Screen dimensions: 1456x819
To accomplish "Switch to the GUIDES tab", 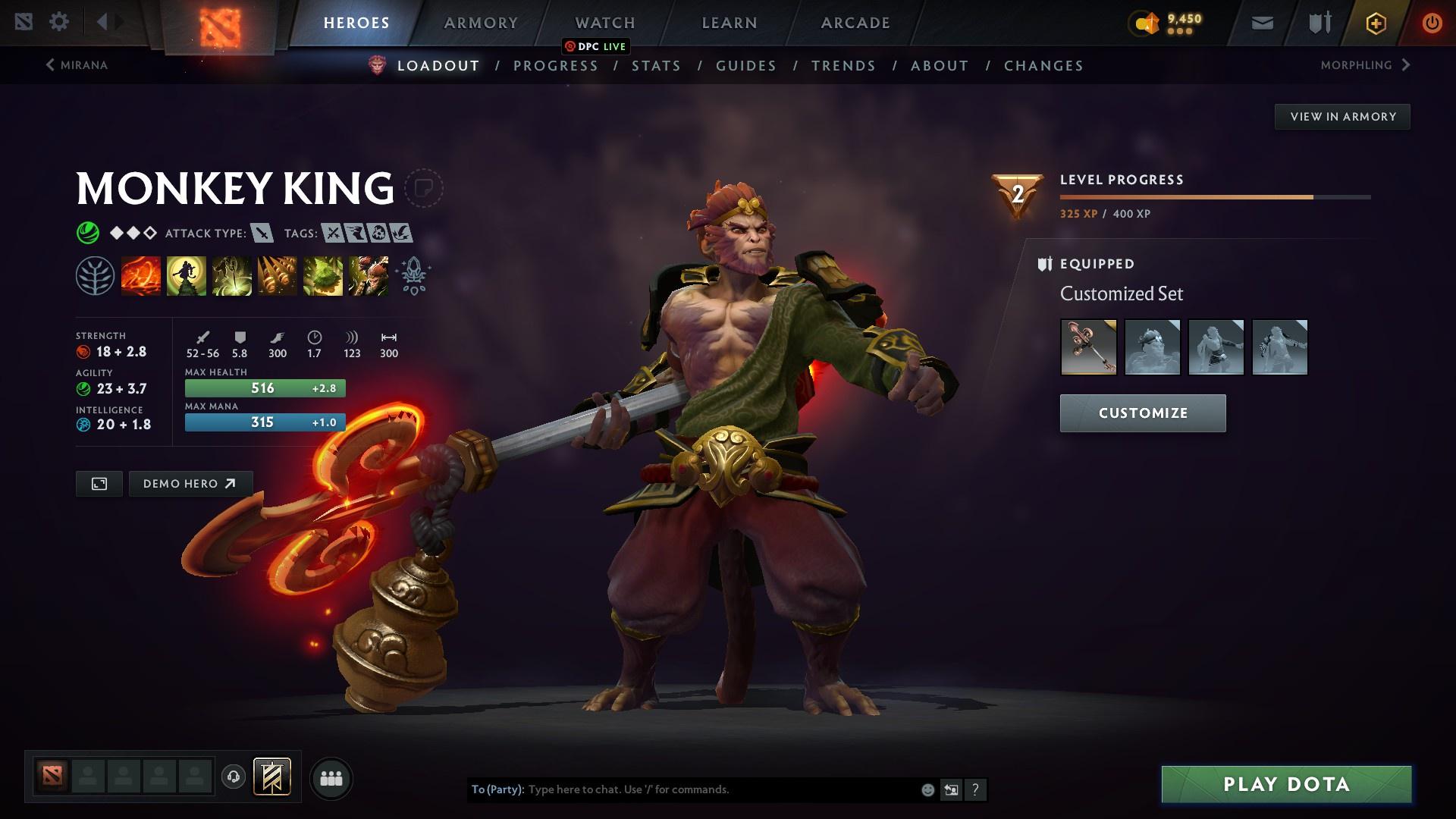I will pos(745,66).
